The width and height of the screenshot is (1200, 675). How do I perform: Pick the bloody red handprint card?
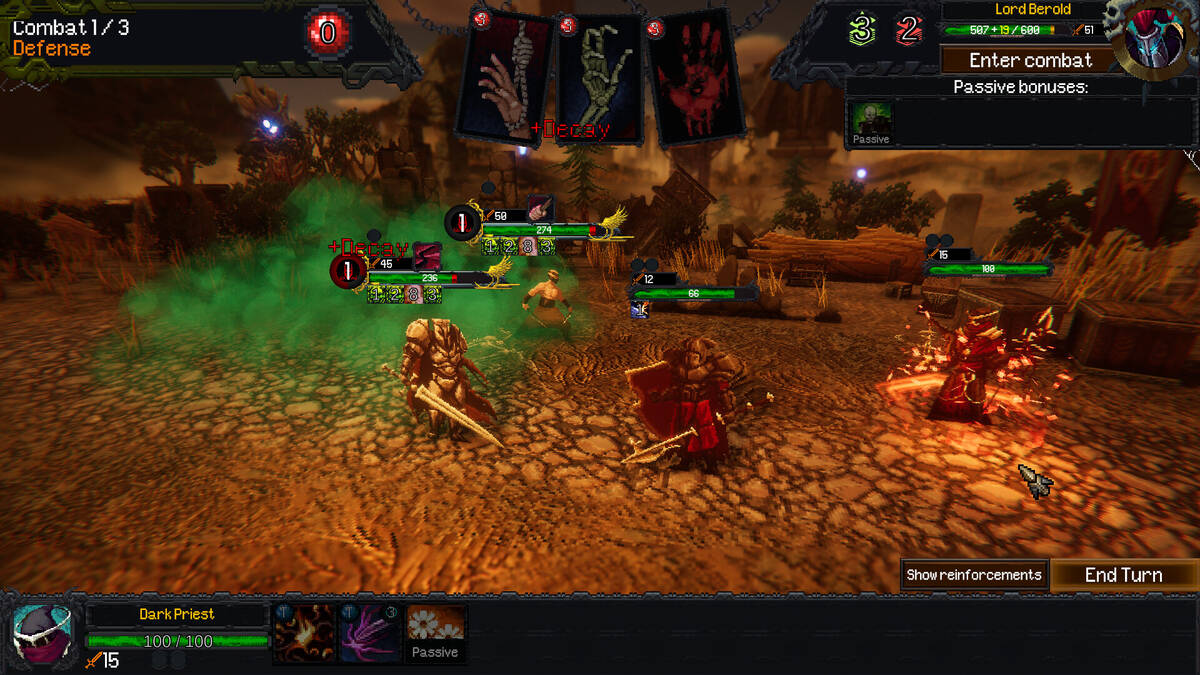(697, 78)
